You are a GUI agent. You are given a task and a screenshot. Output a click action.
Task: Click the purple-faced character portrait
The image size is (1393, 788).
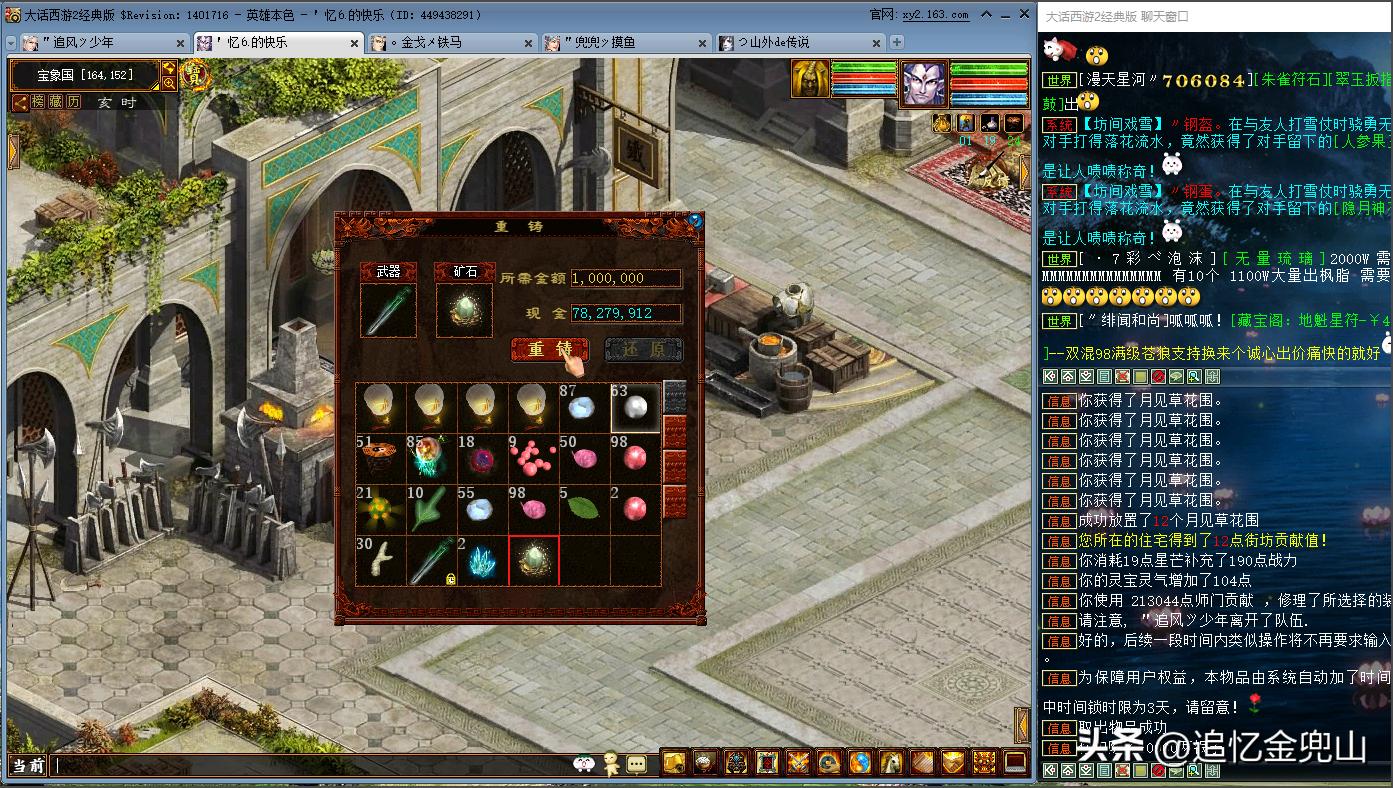(x=924, y=84)
